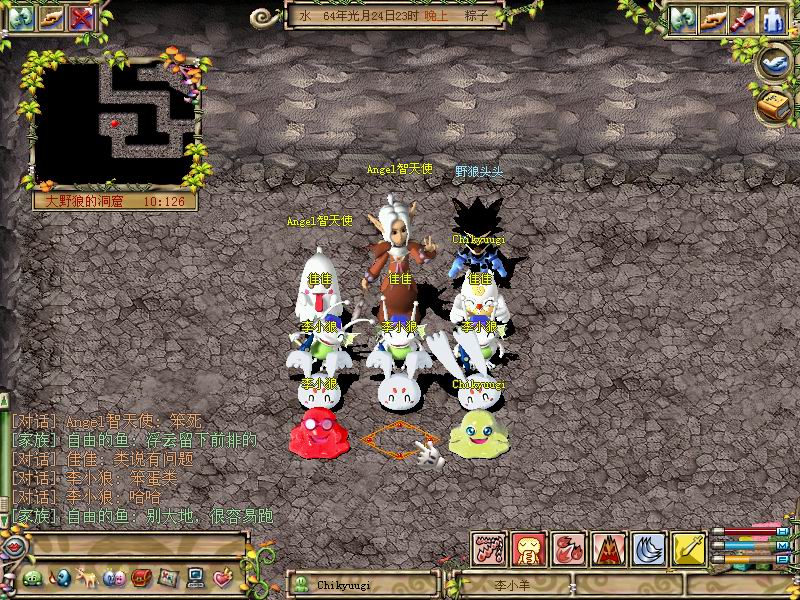The image size is (800, 600).
Task: Click the red X crossed swords icon
Action: (82, 17)
